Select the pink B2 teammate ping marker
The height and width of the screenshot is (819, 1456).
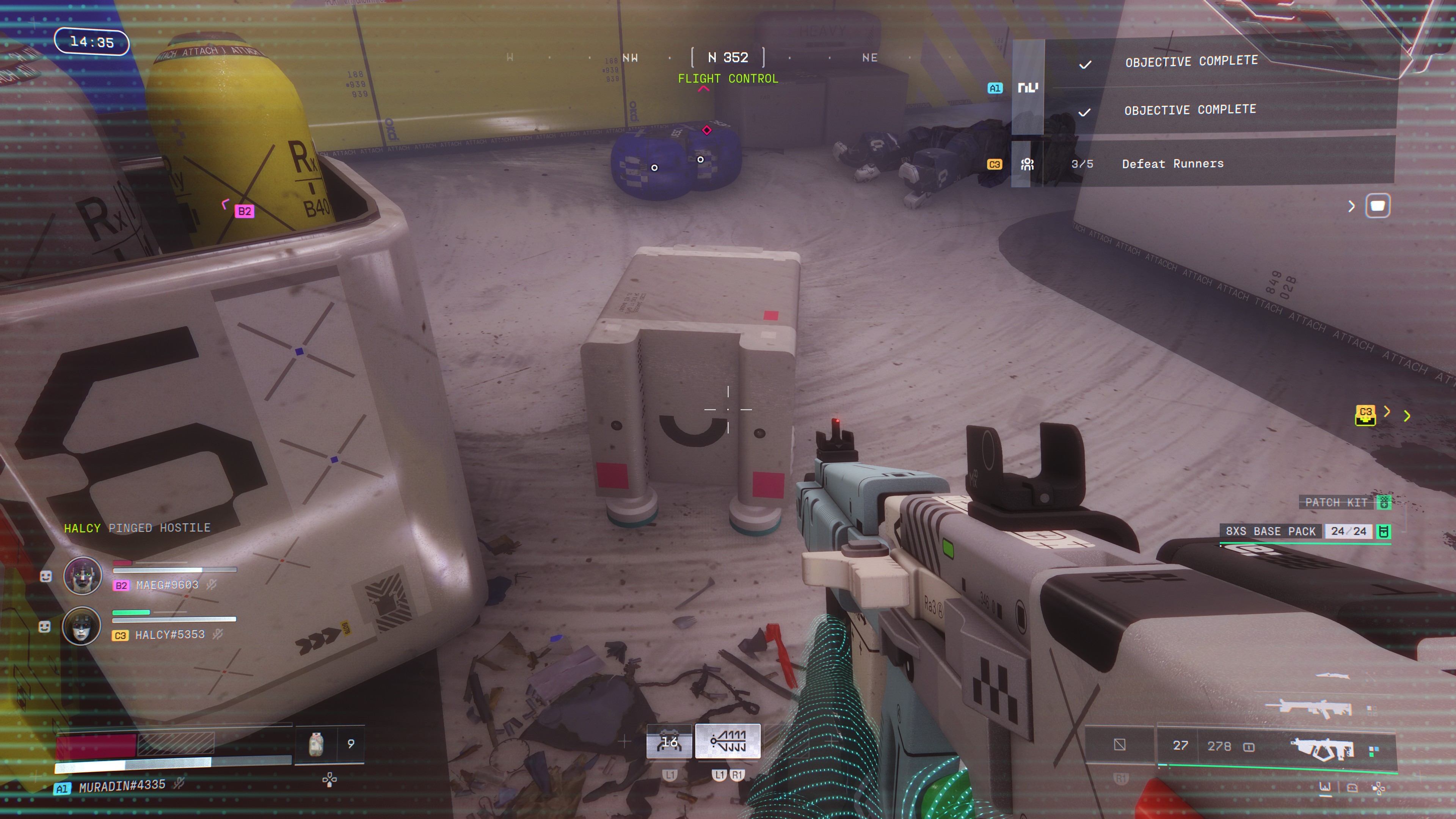(244, 212)
